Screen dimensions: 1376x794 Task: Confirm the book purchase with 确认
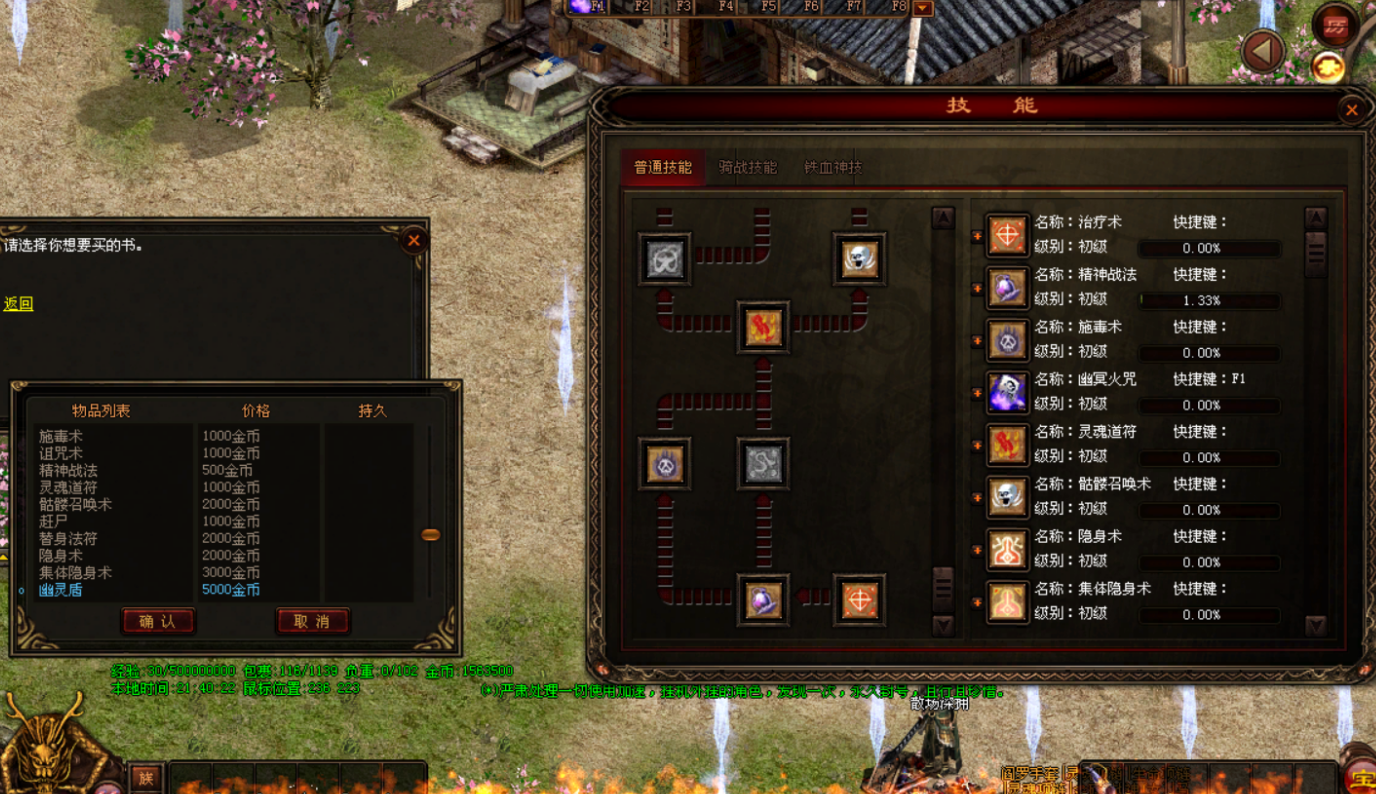[158, 621]
